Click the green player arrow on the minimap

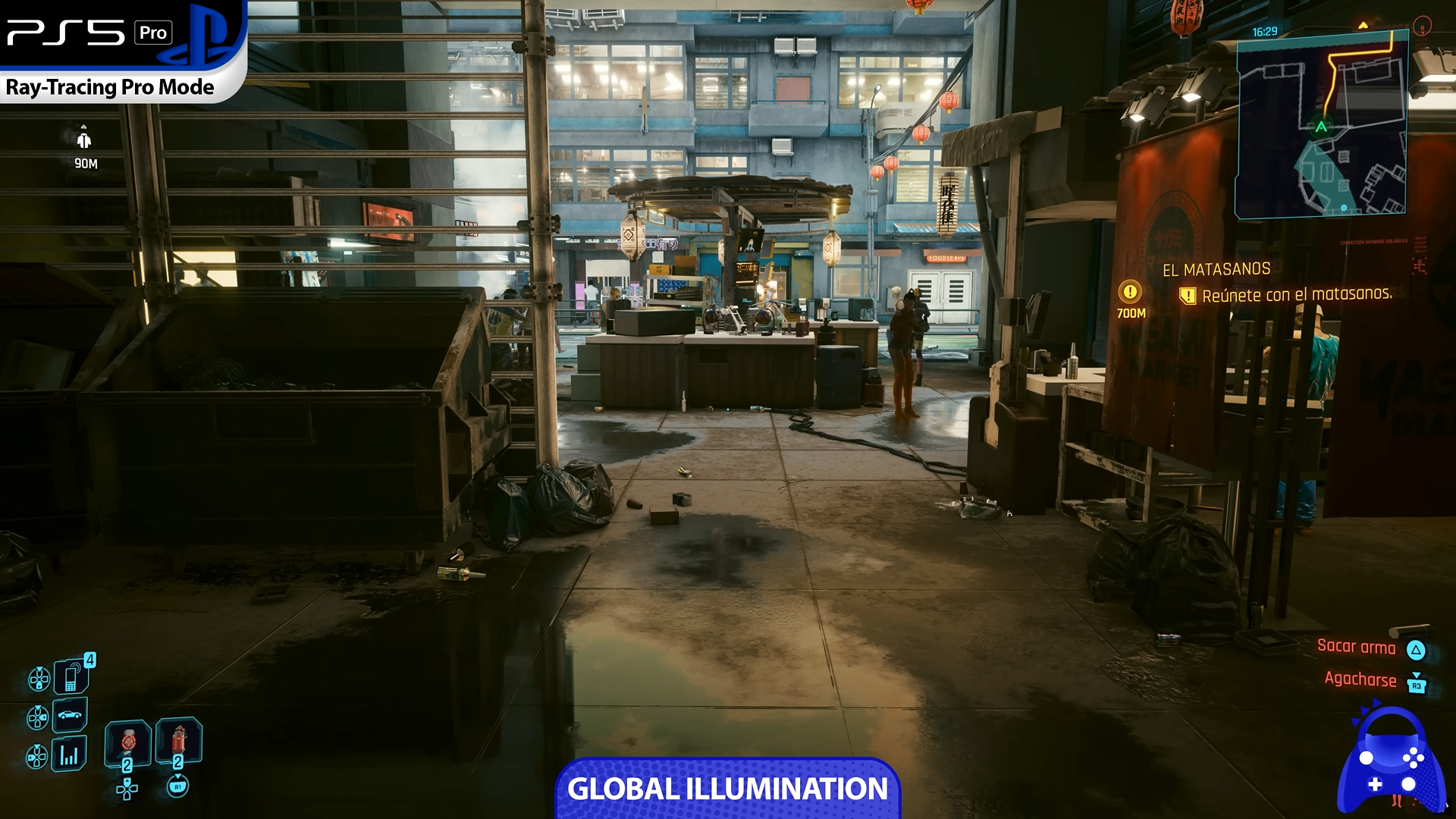[1322, 127]
